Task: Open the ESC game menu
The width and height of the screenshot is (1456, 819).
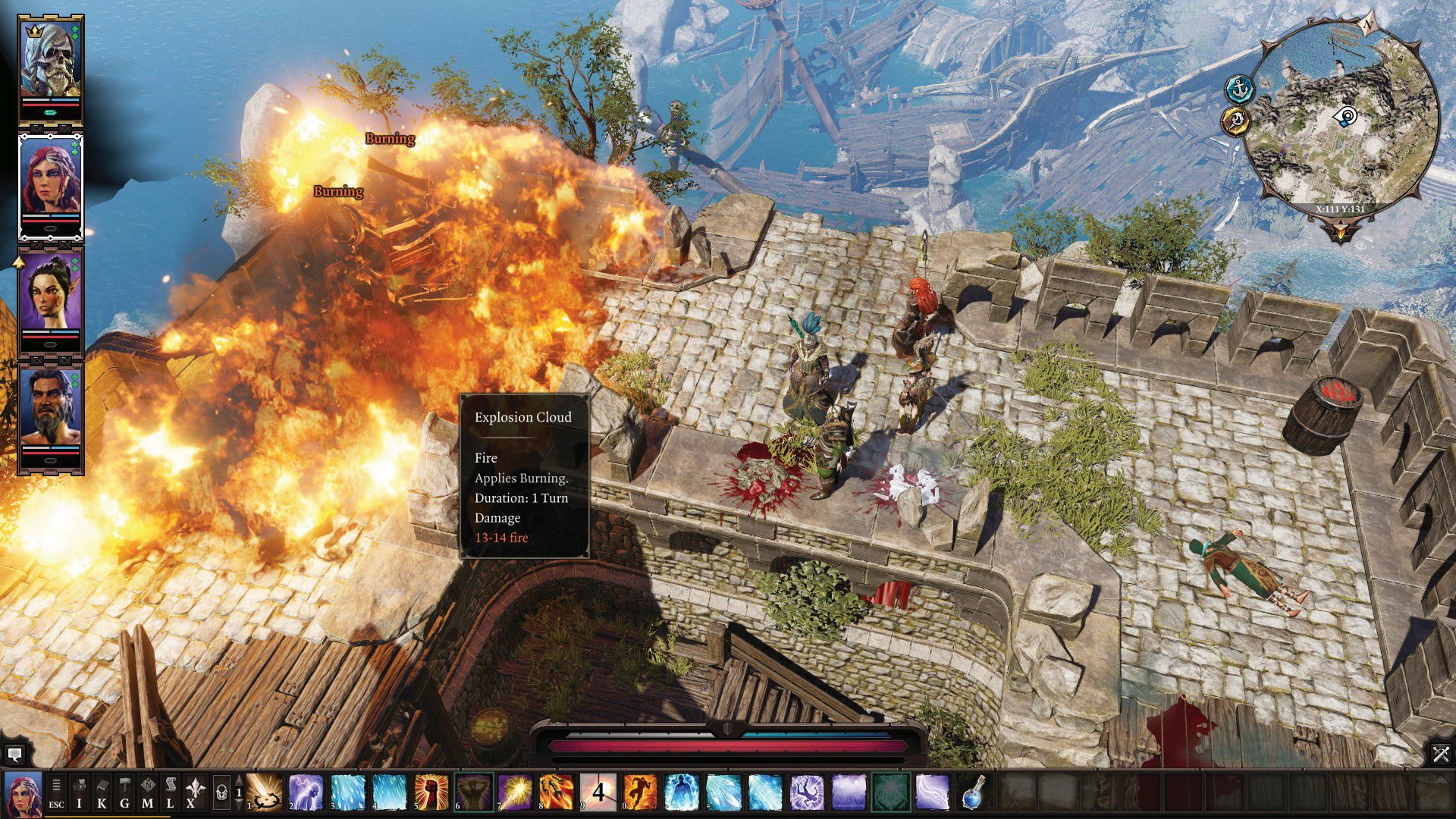Action: pyautogui.click(x=56, y=792)
